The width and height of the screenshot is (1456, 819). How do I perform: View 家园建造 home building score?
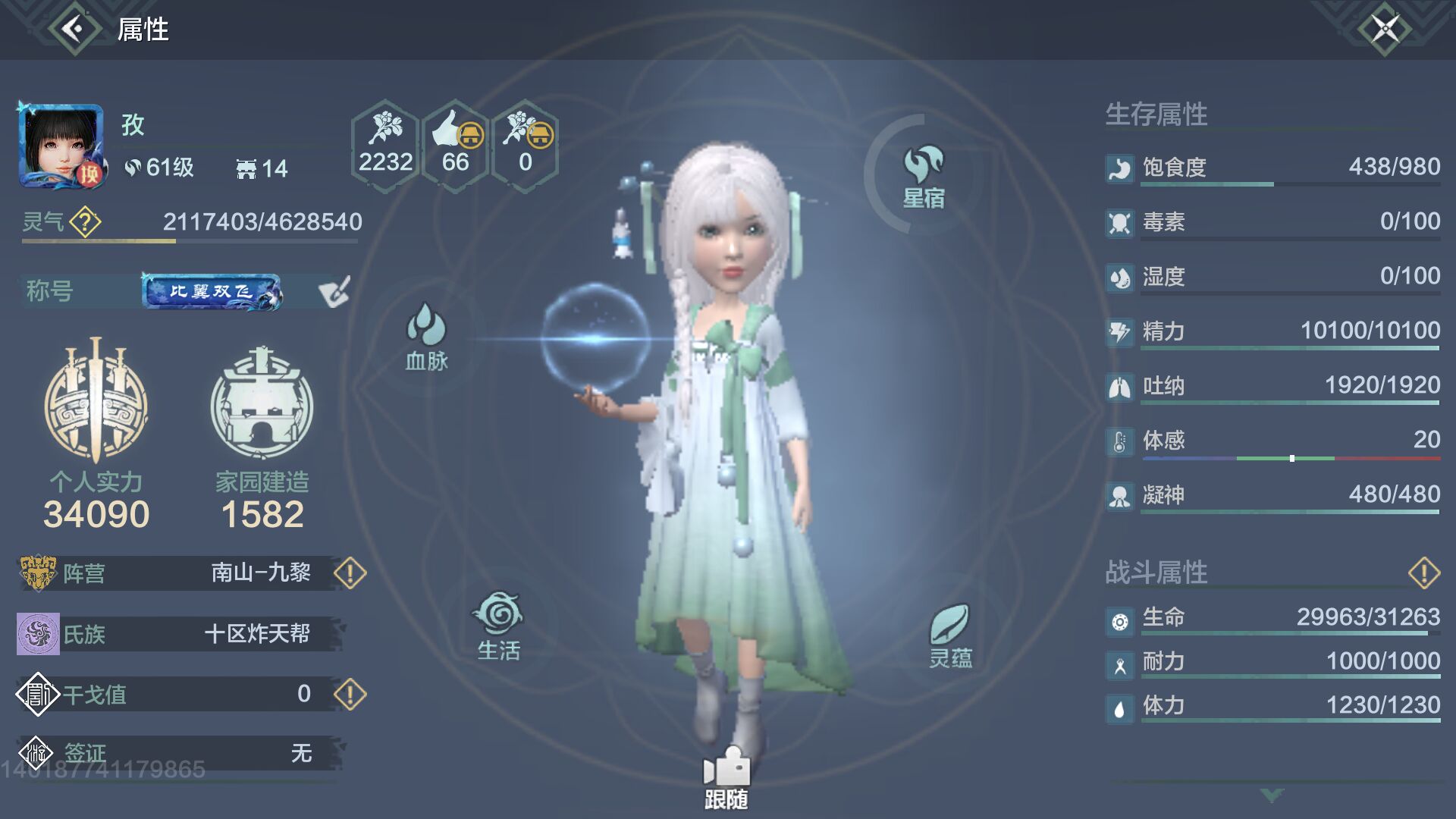[x=262, y=432]
